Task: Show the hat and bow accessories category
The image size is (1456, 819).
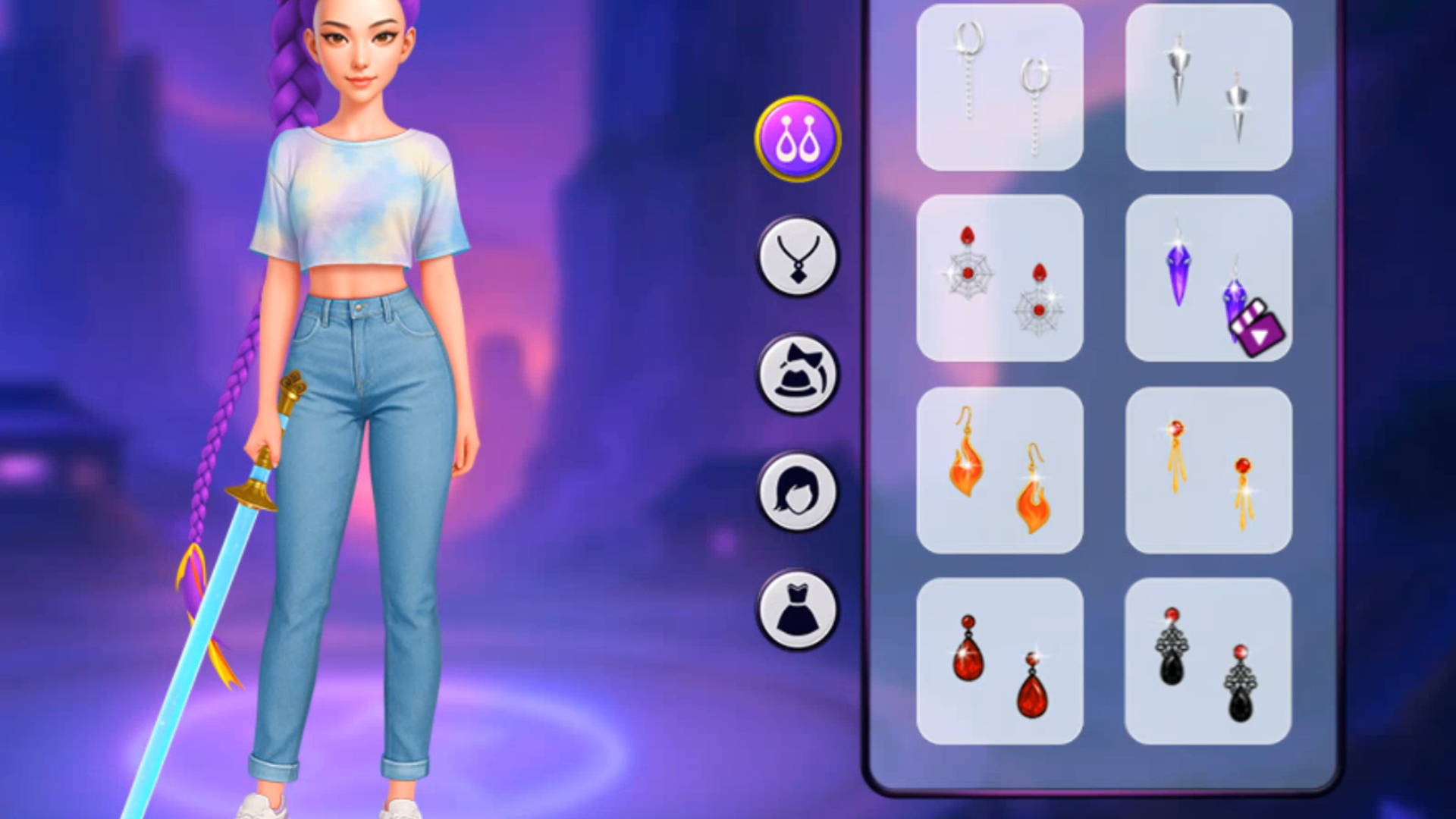Action: 797,374
